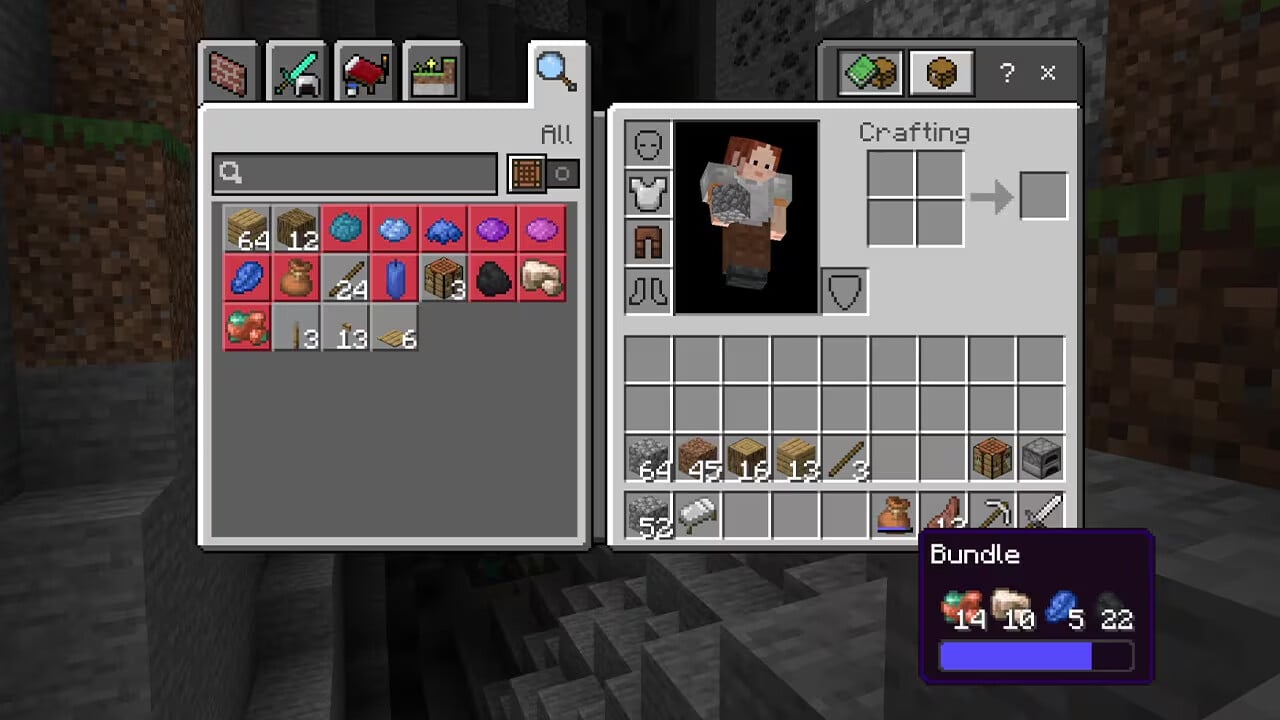Image resolution: width=1280 pixels, height=720 pixels.
Task: Click the recipe search input field
Action: (355, 173)
